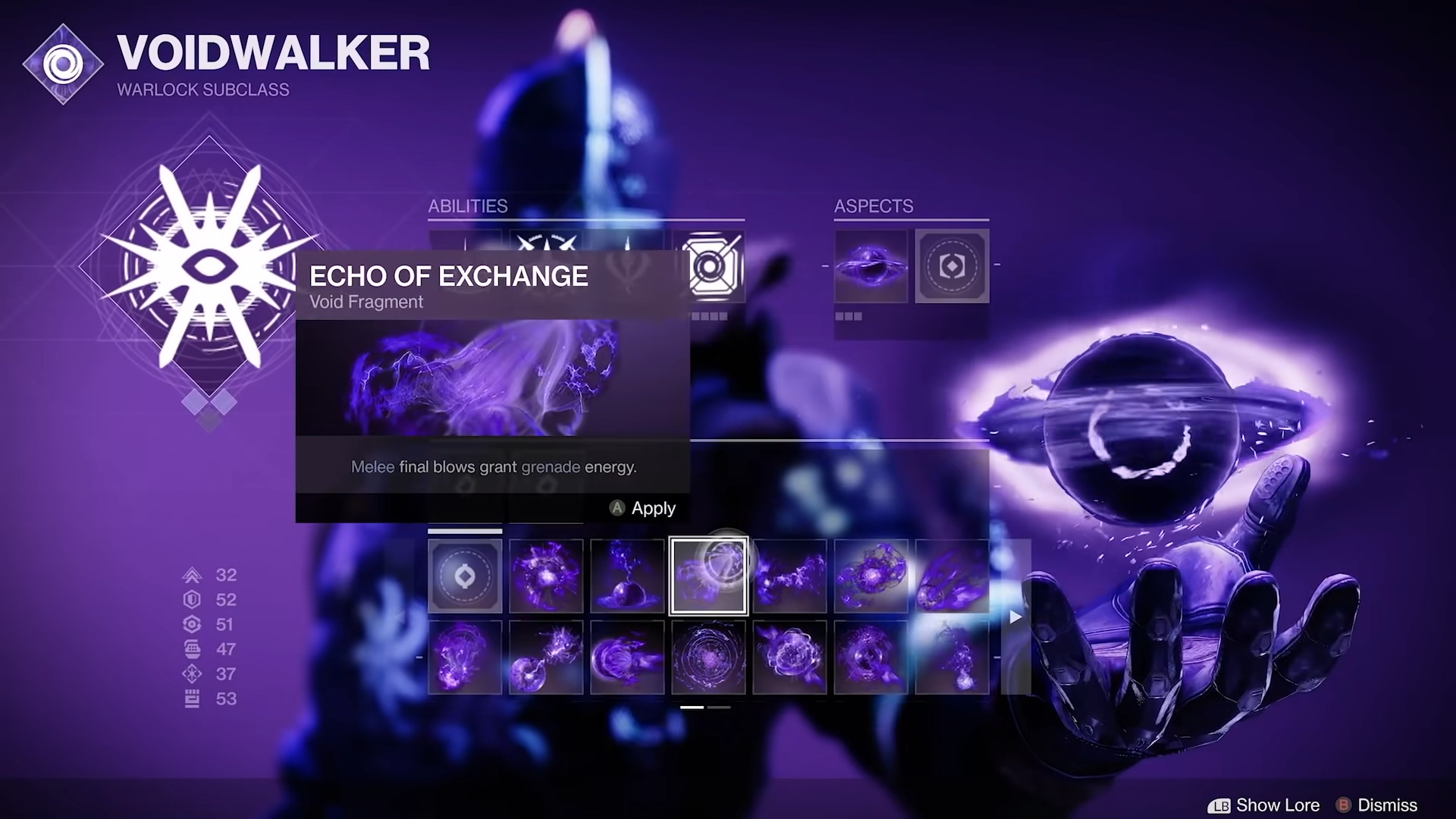Click Show Lore at the bottom right
This screenshot has width=1456, height=819.
coord(1278,805)
